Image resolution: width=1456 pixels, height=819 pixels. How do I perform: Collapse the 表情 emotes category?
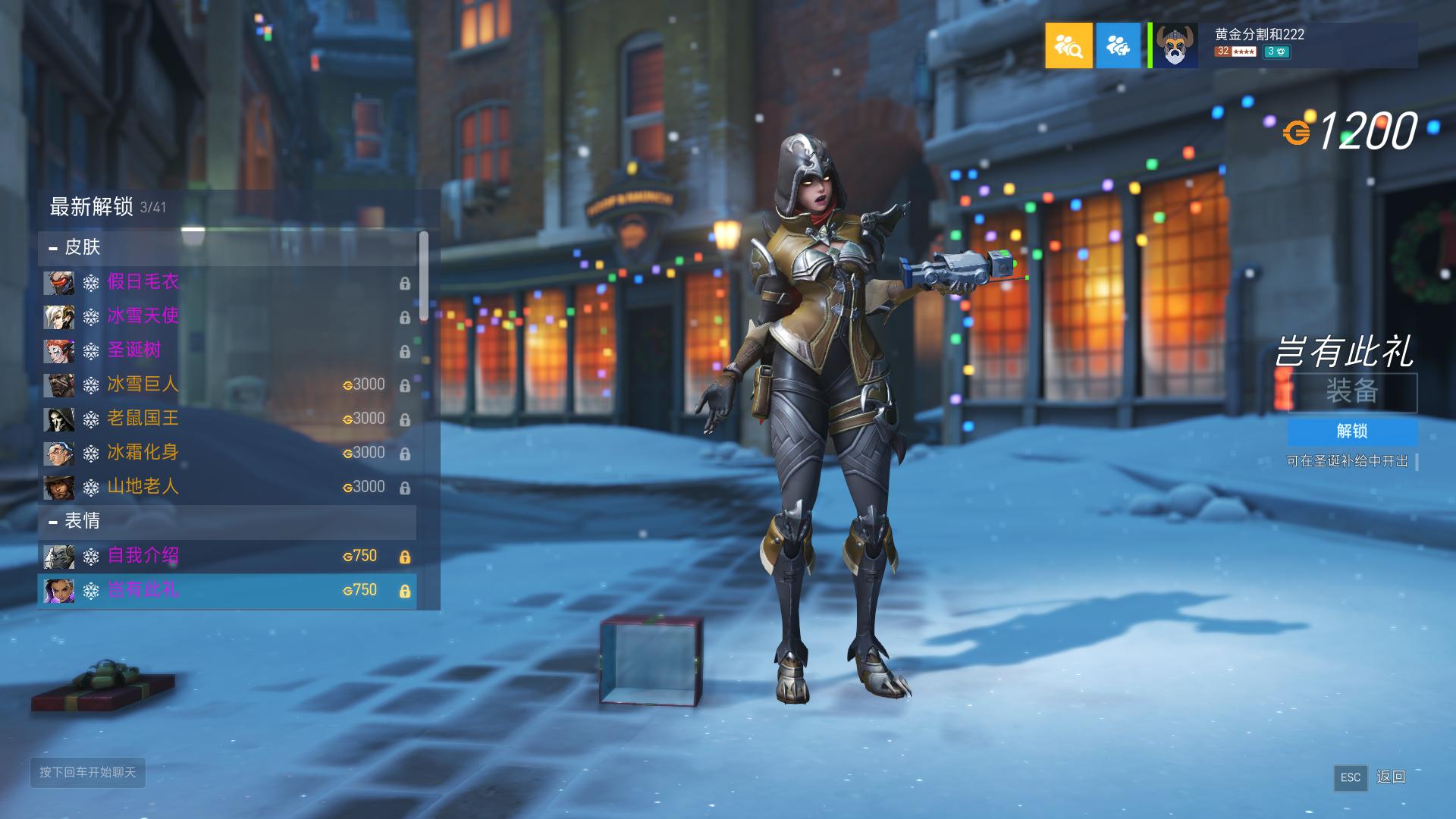pyautogui.click(x=53, y=522)
